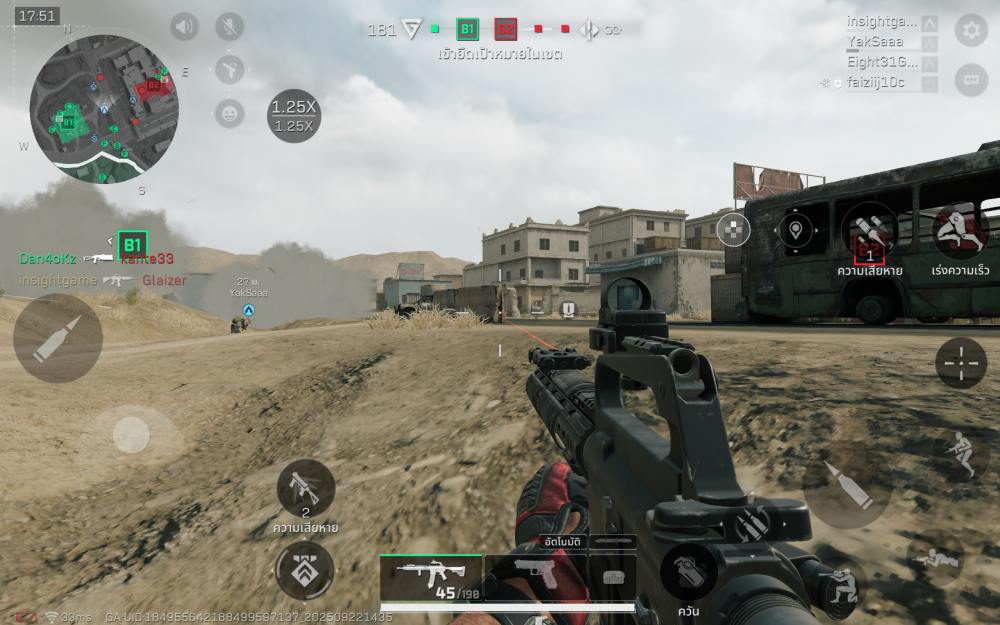This screenshot has width=1000, height=625.
Task: Toggle the muted microphone button
Action: click(230, 26)
